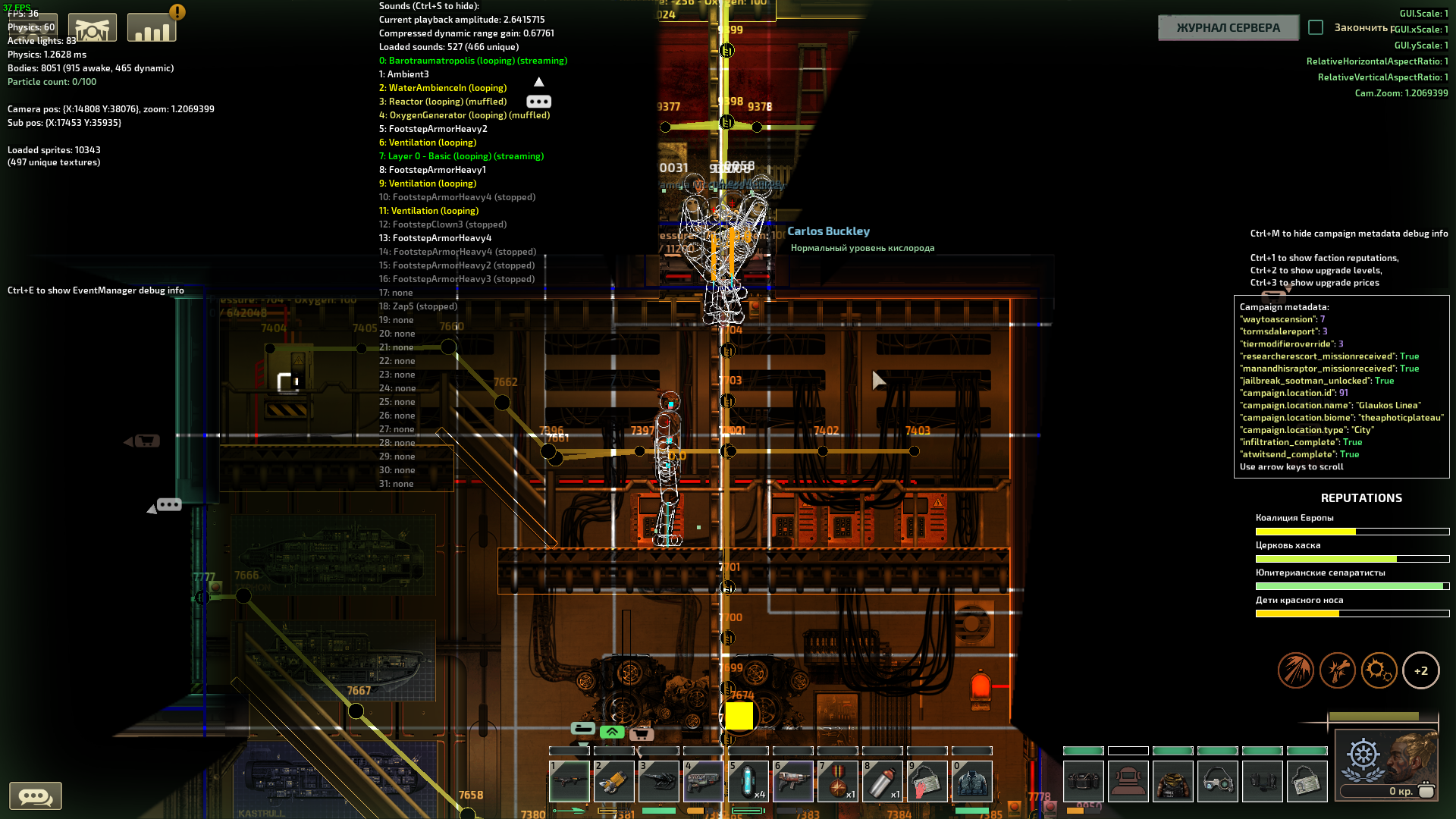Image resolution: width=1456 pixels, height=819 pixels.
Task: Click the Церковь хаска reputation bar
Action: [x=1352, y=558]
